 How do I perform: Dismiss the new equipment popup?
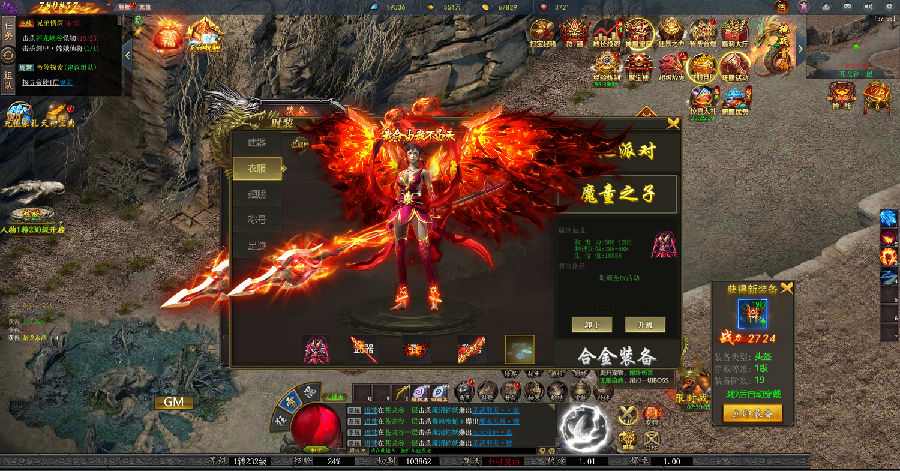(x=786, y=288)
